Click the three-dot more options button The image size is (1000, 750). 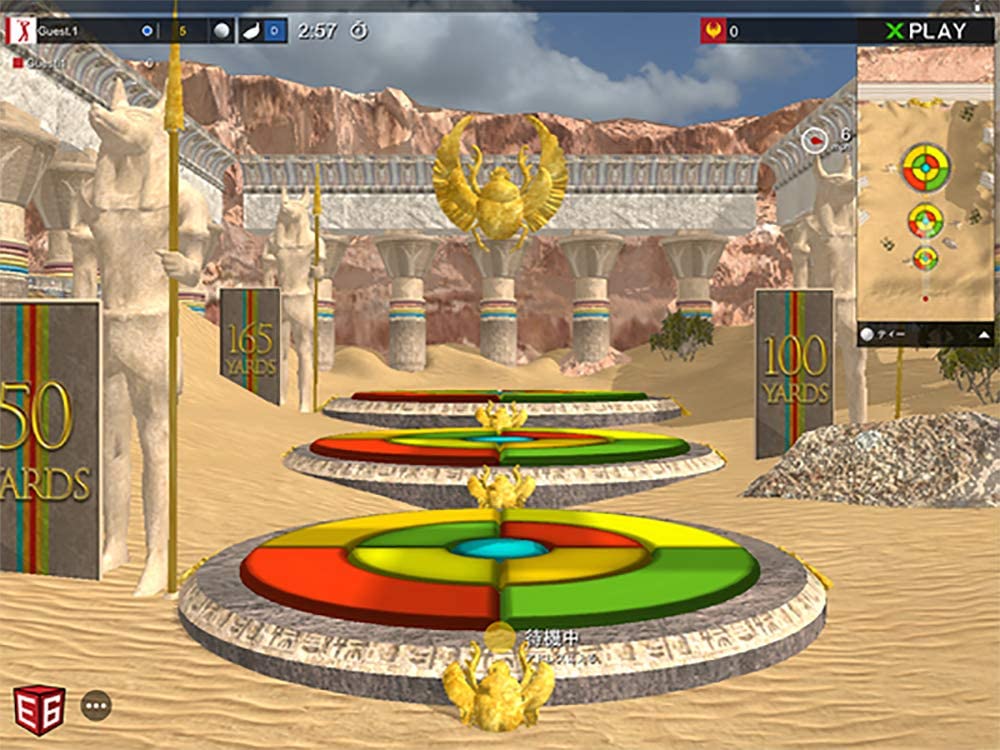96,705
